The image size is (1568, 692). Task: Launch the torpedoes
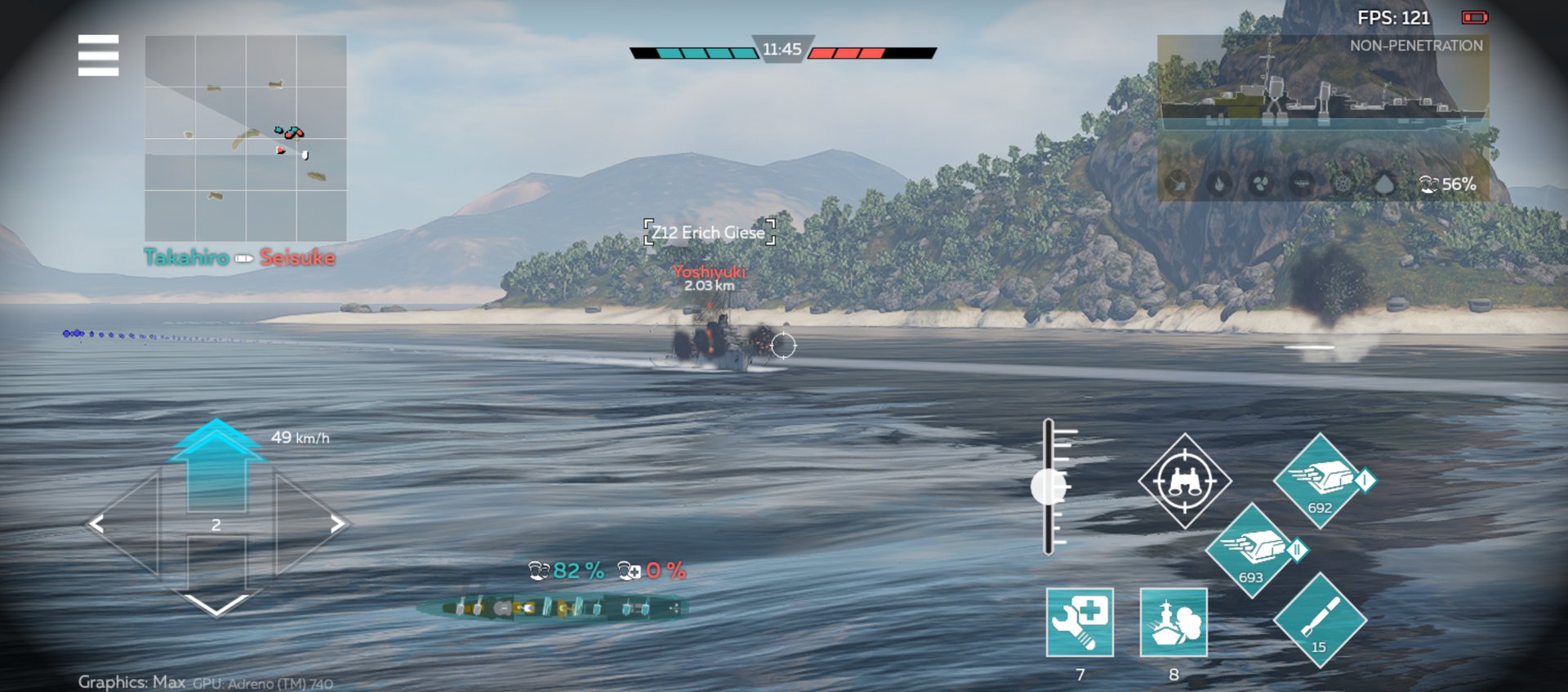1320,620
